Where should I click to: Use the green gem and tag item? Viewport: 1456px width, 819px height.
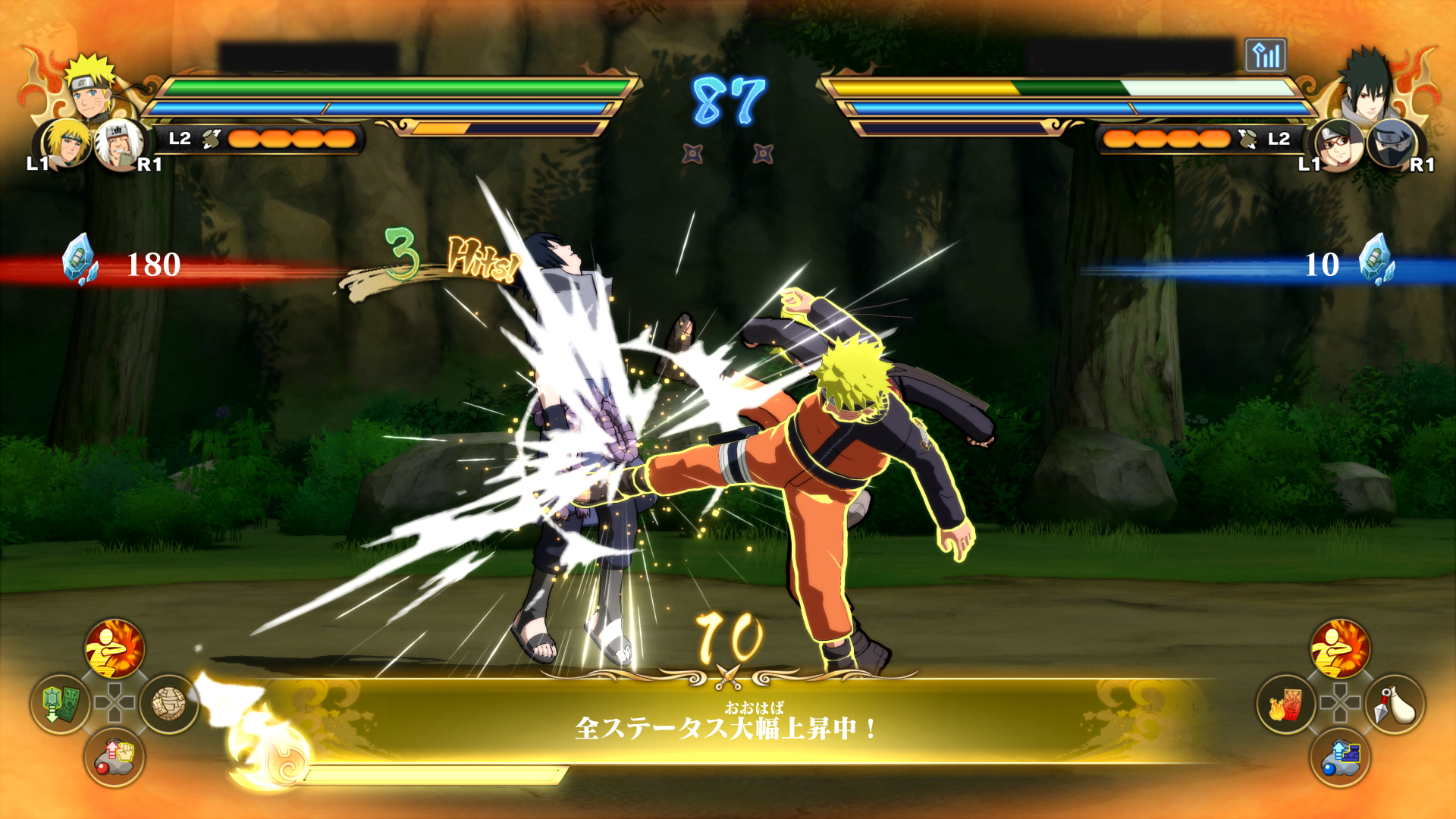tap(60, 704)
